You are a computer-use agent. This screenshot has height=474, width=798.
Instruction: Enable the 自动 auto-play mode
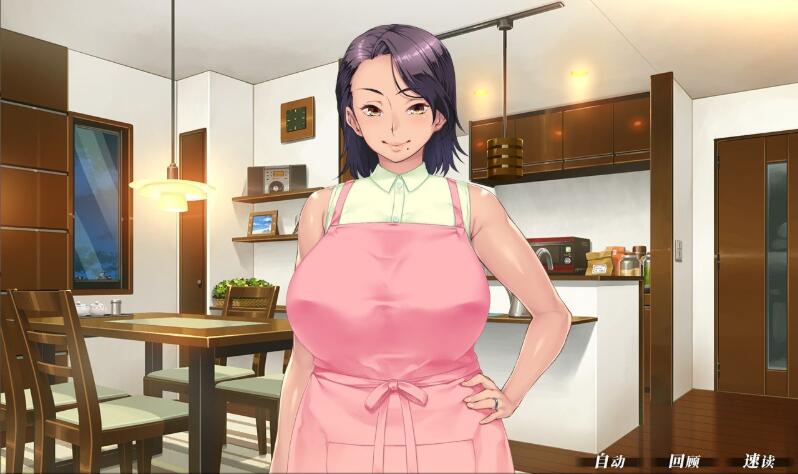[x=609, y=461]
